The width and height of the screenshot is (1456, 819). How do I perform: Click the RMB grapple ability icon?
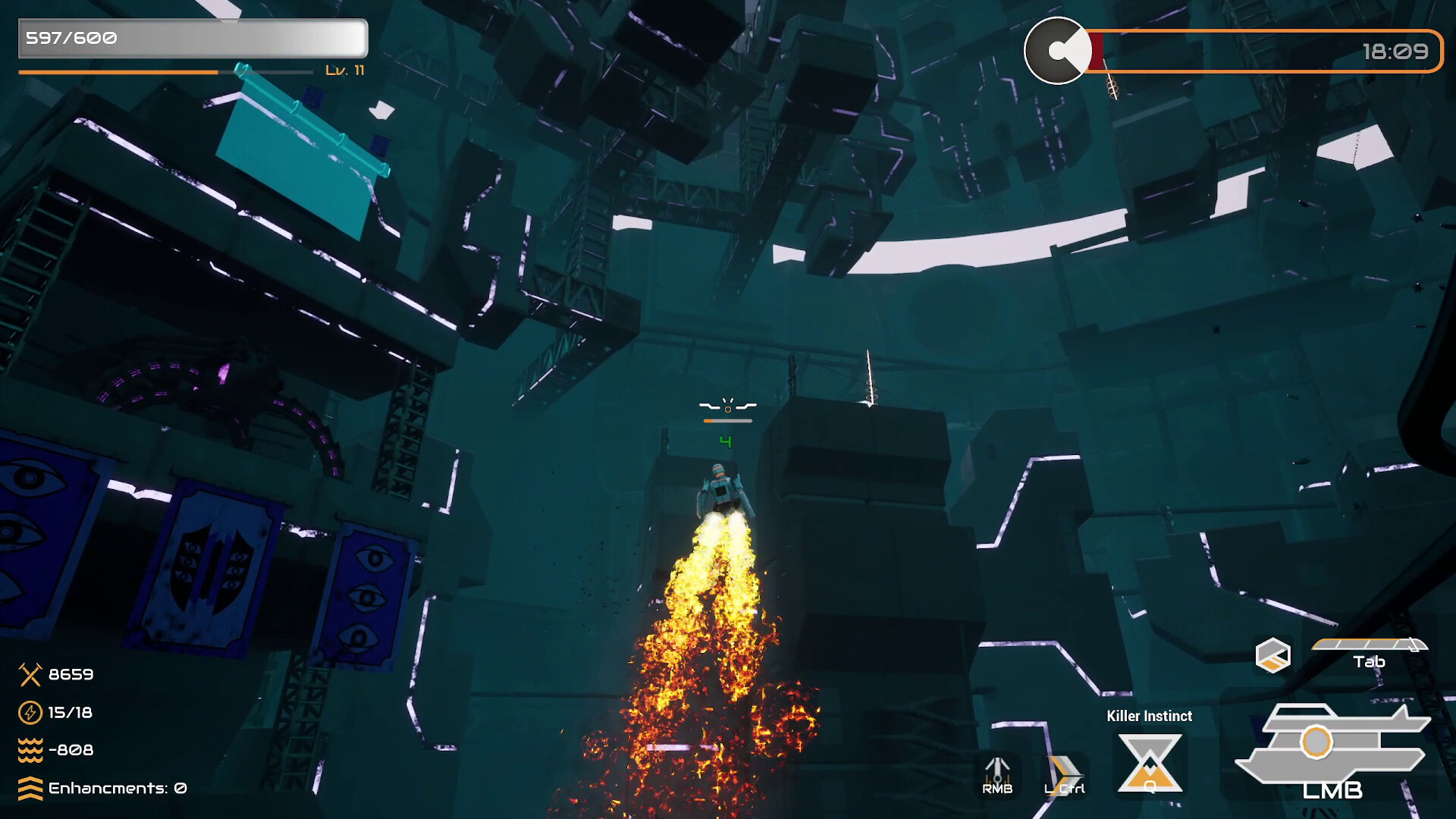(x=998, y=770)
